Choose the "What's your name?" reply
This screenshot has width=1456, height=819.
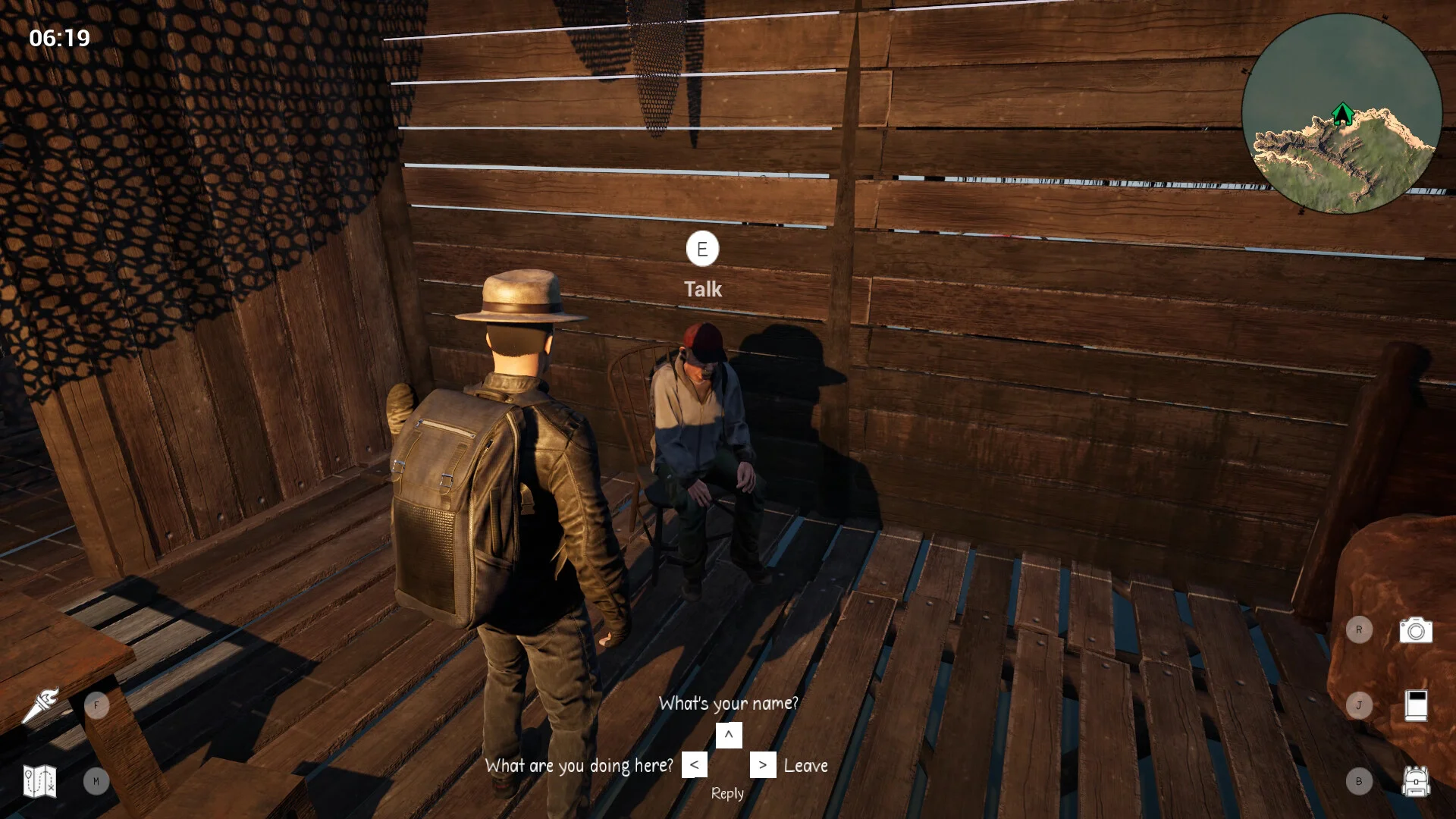728,704
